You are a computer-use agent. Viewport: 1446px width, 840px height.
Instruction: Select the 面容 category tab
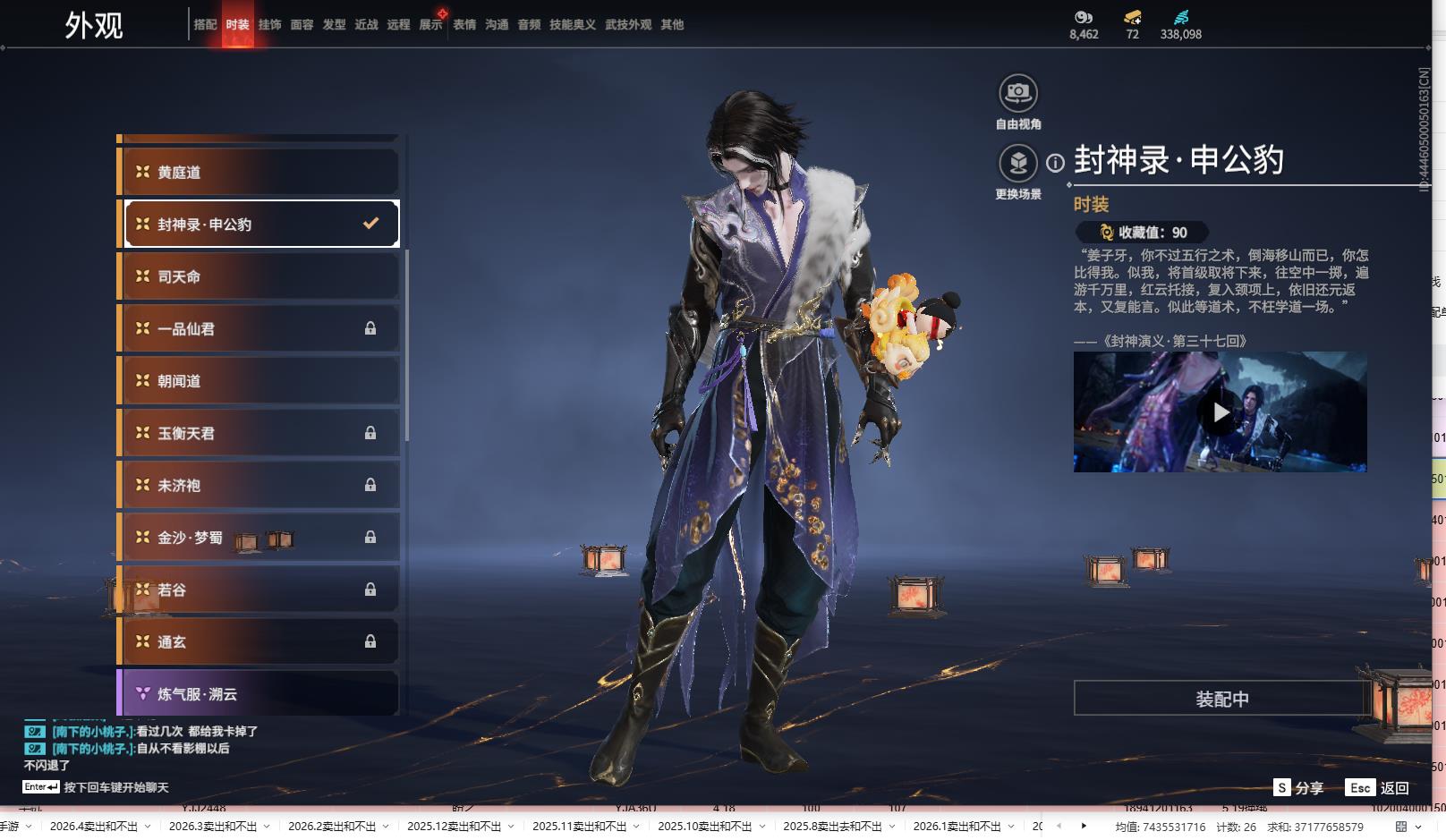click(302, 25)
